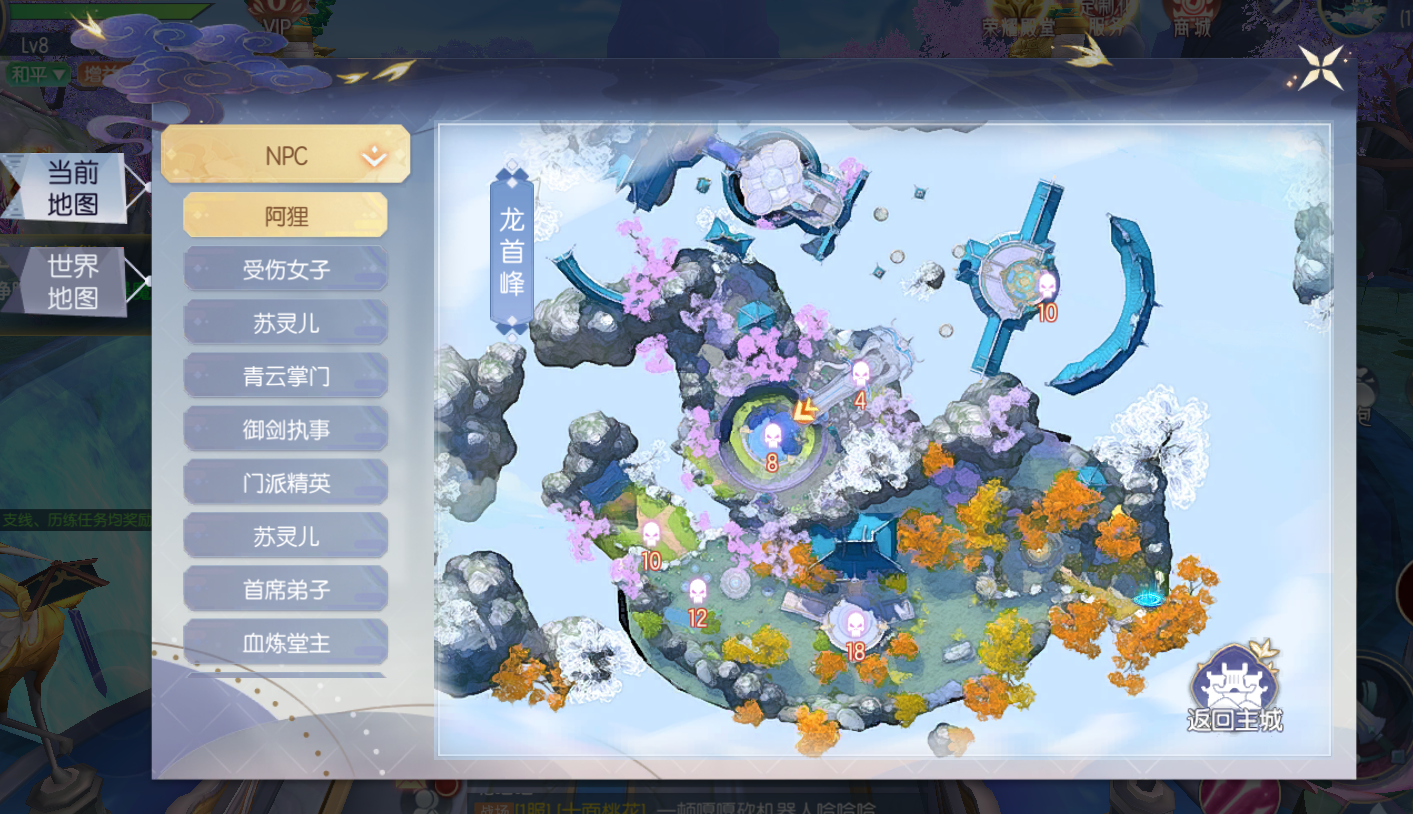Viewport: 1413px width, 814px height.
Task: Select the 门派精英 entry
Action: [x=285, y=483]
